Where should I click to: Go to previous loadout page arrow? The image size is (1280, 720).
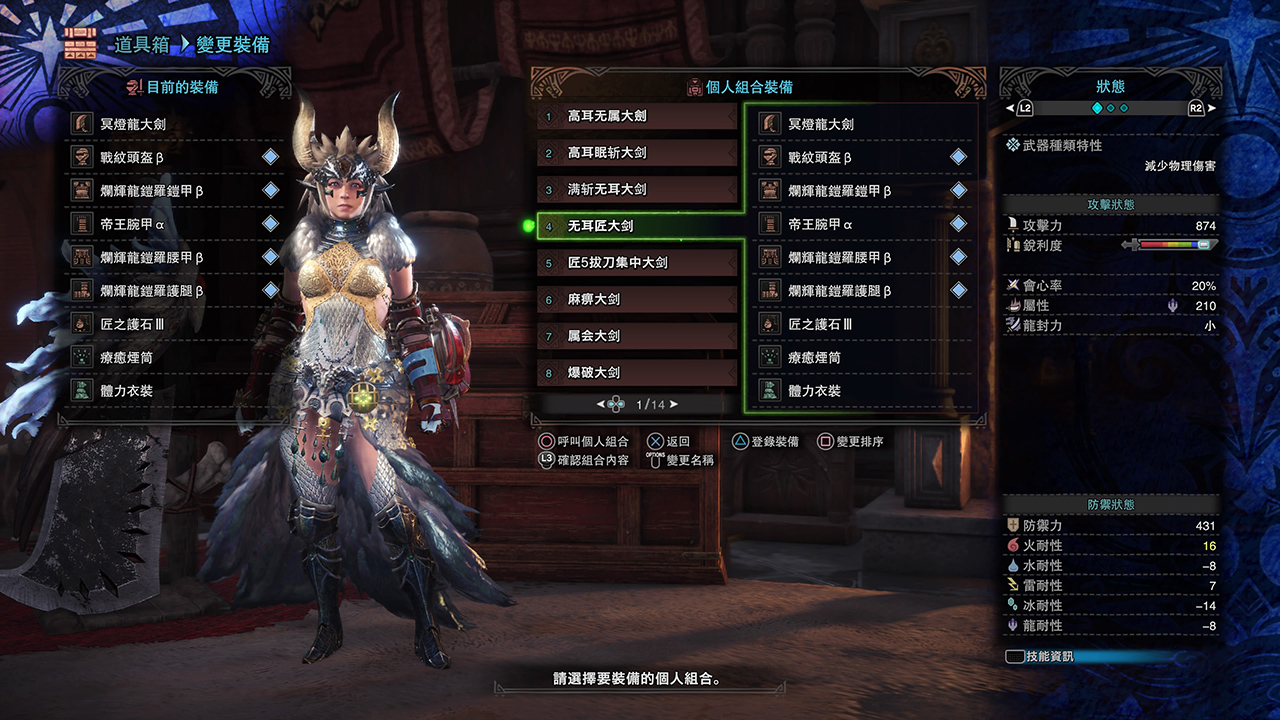[x=601, y=404]
